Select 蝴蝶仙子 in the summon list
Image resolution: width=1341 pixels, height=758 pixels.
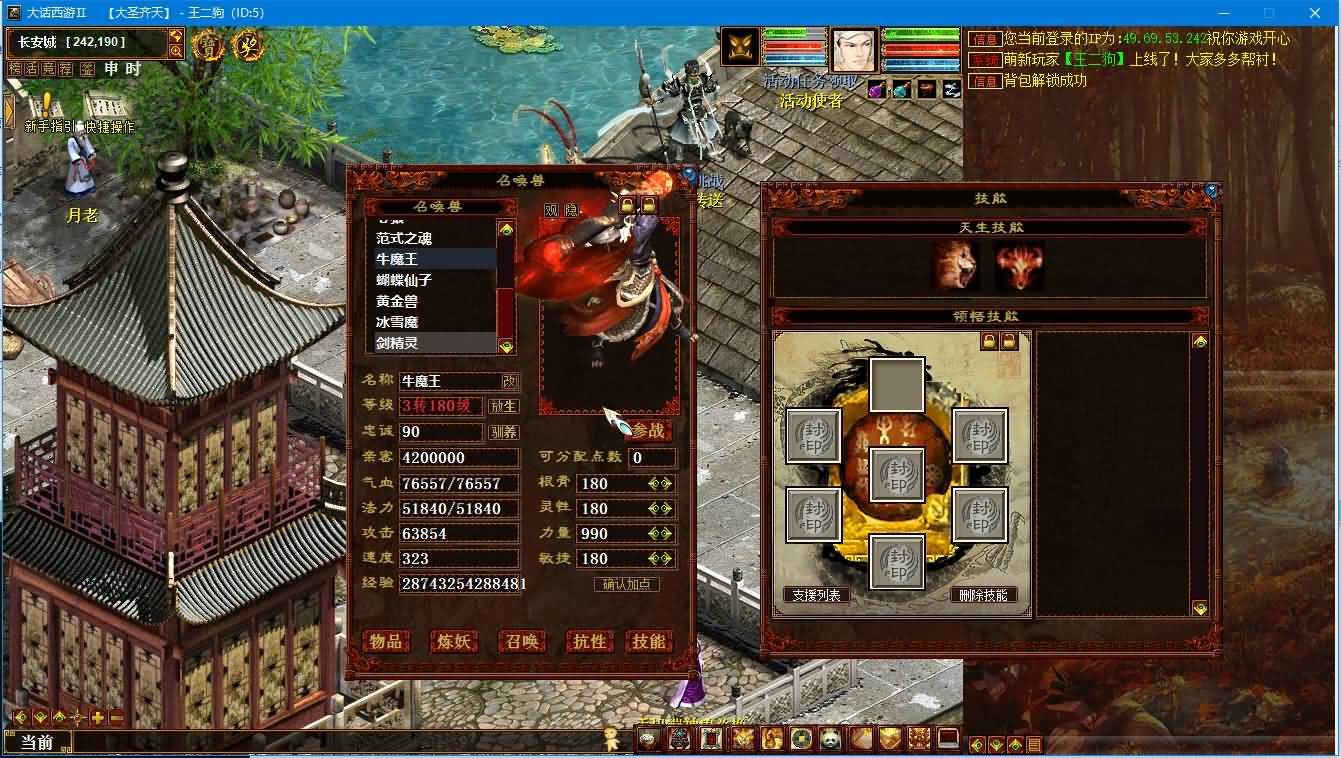pyautogui.click(x=404, y=280)
